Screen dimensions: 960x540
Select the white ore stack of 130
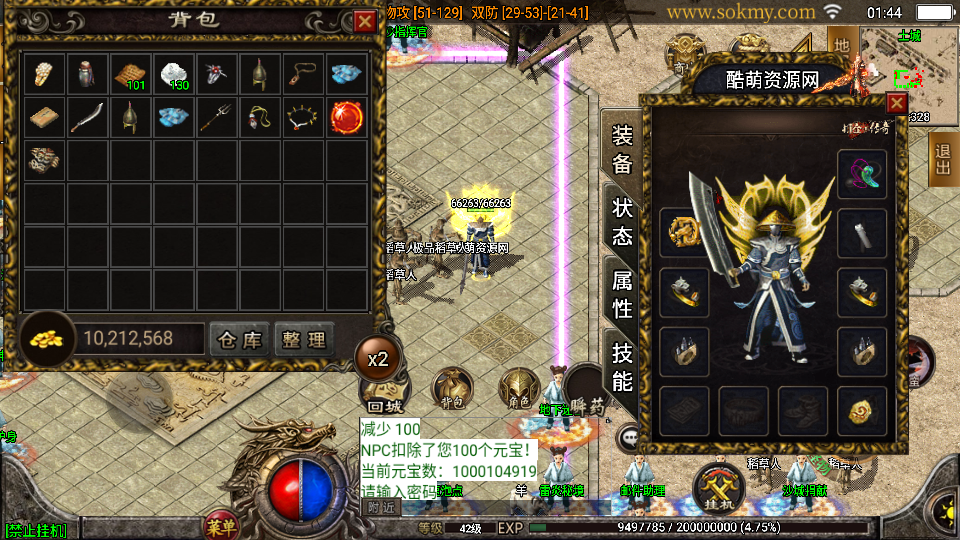pyautogui.click(x=174, y=74)
